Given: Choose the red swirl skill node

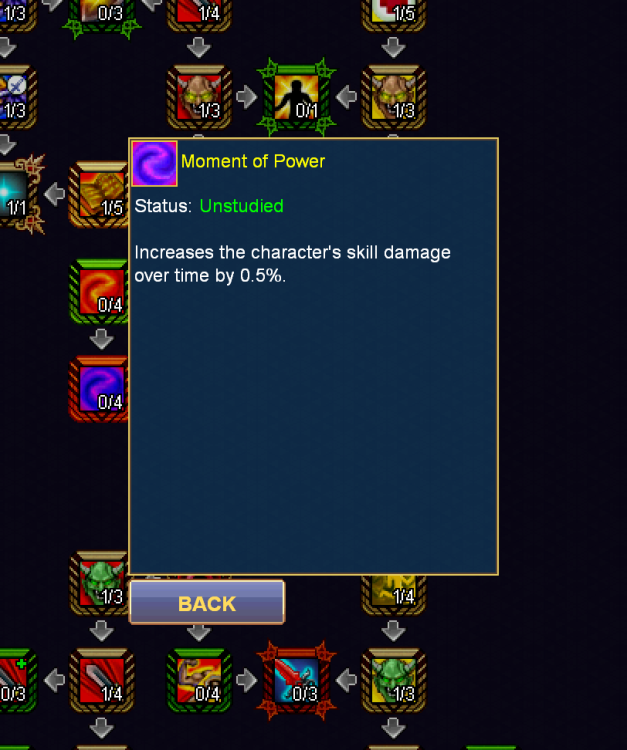Looking at the screenshot, I should [100, 291].
